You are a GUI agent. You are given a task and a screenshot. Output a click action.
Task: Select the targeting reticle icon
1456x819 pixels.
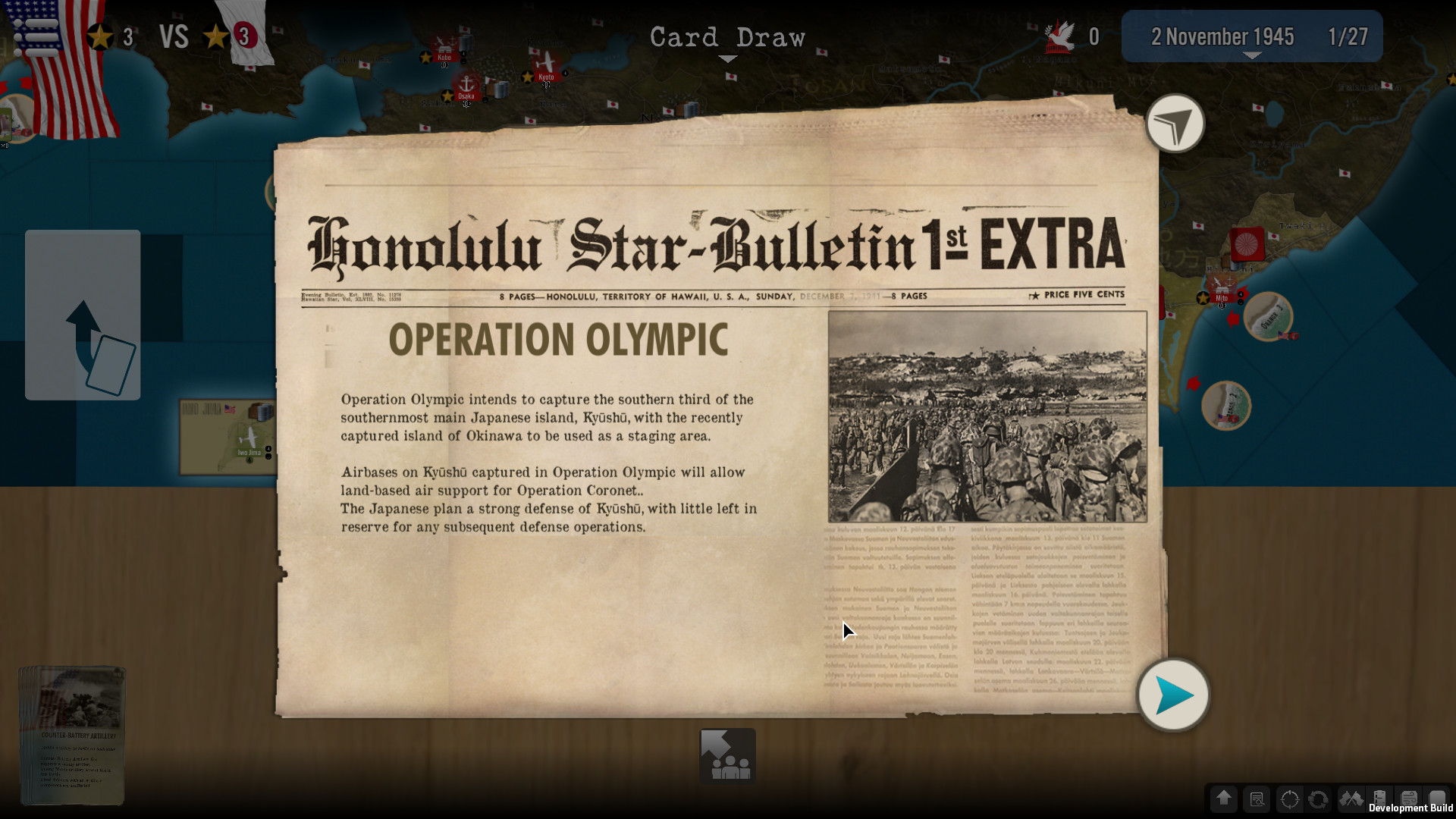(x=1290, y=799)
